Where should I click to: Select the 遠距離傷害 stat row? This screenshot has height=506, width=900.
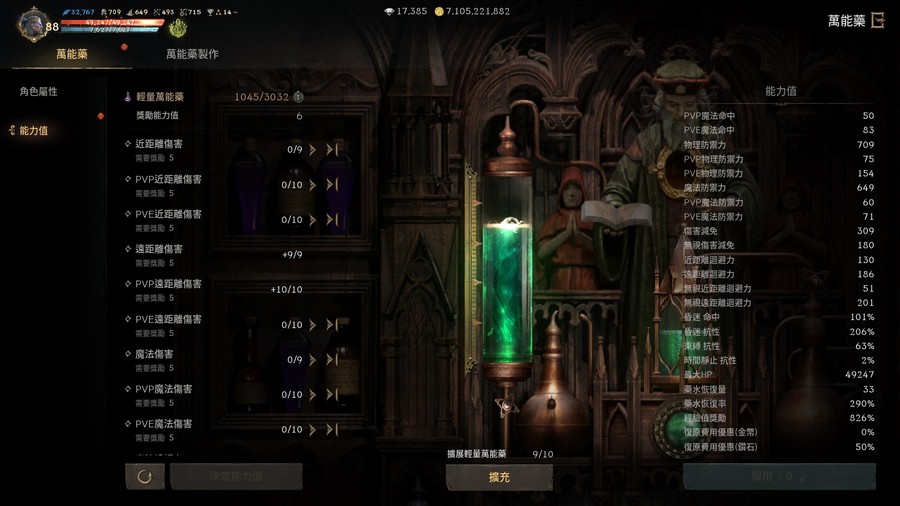click(159, 249)
